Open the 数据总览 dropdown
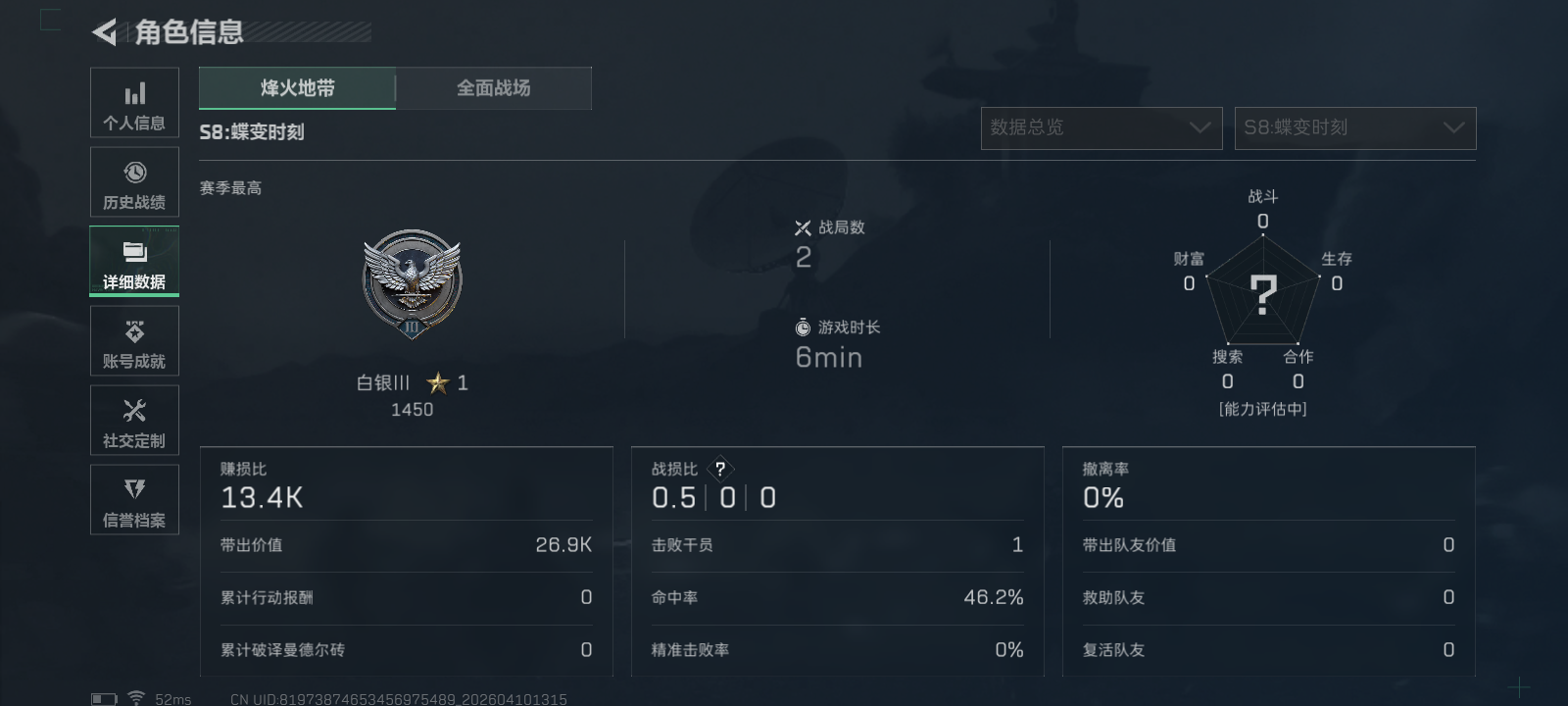 pyautogui.click(x=1101, y=127)
